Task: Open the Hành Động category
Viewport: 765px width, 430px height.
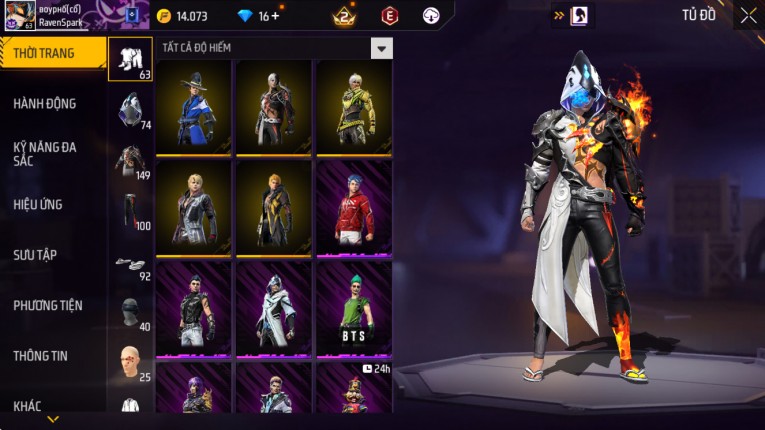Action: (x=45, y=103)
